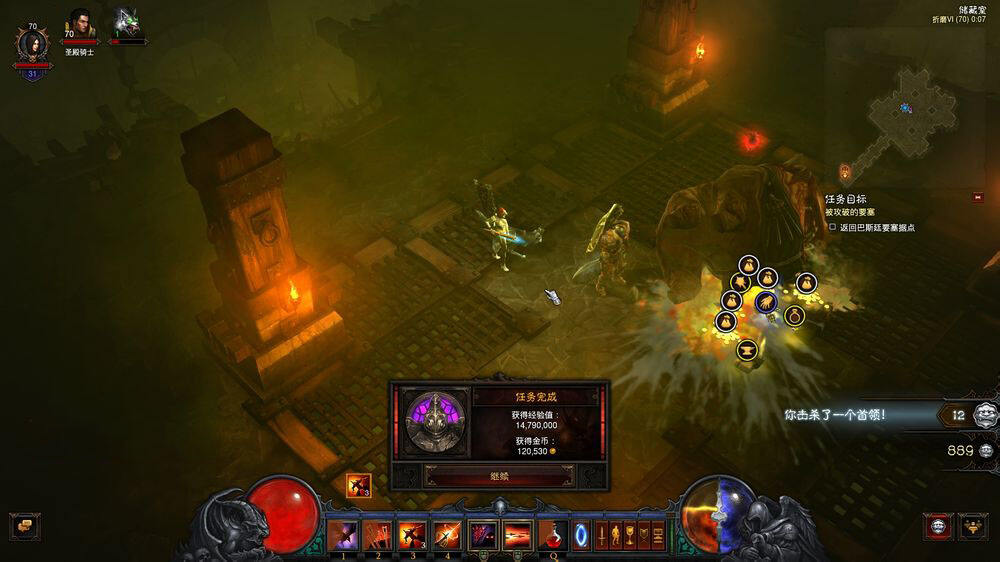Activate the skill in slot 4

tap(447, 535)
